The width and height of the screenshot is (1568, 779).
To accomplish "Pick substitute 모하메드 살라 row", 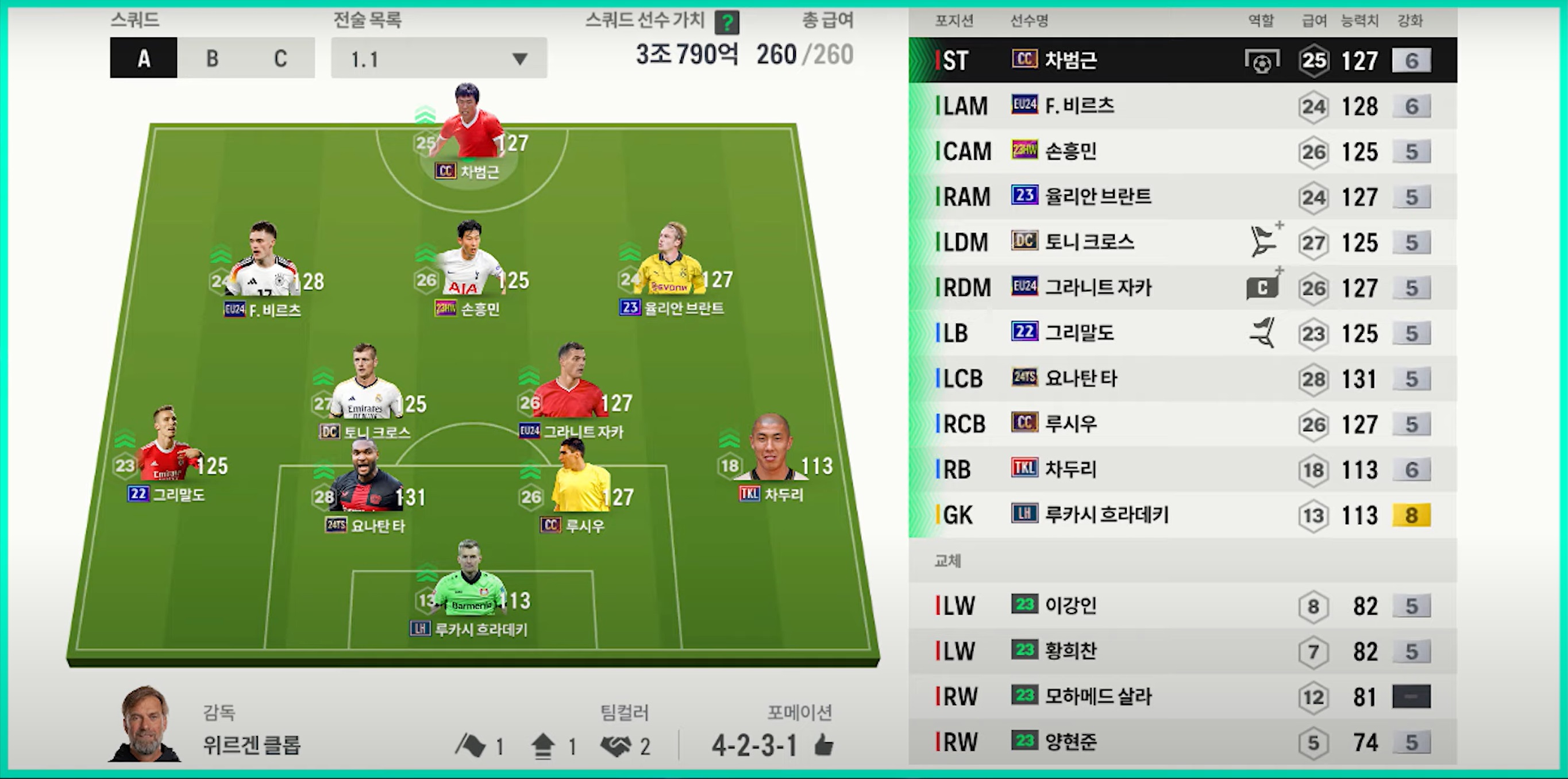I will 1182,696.
